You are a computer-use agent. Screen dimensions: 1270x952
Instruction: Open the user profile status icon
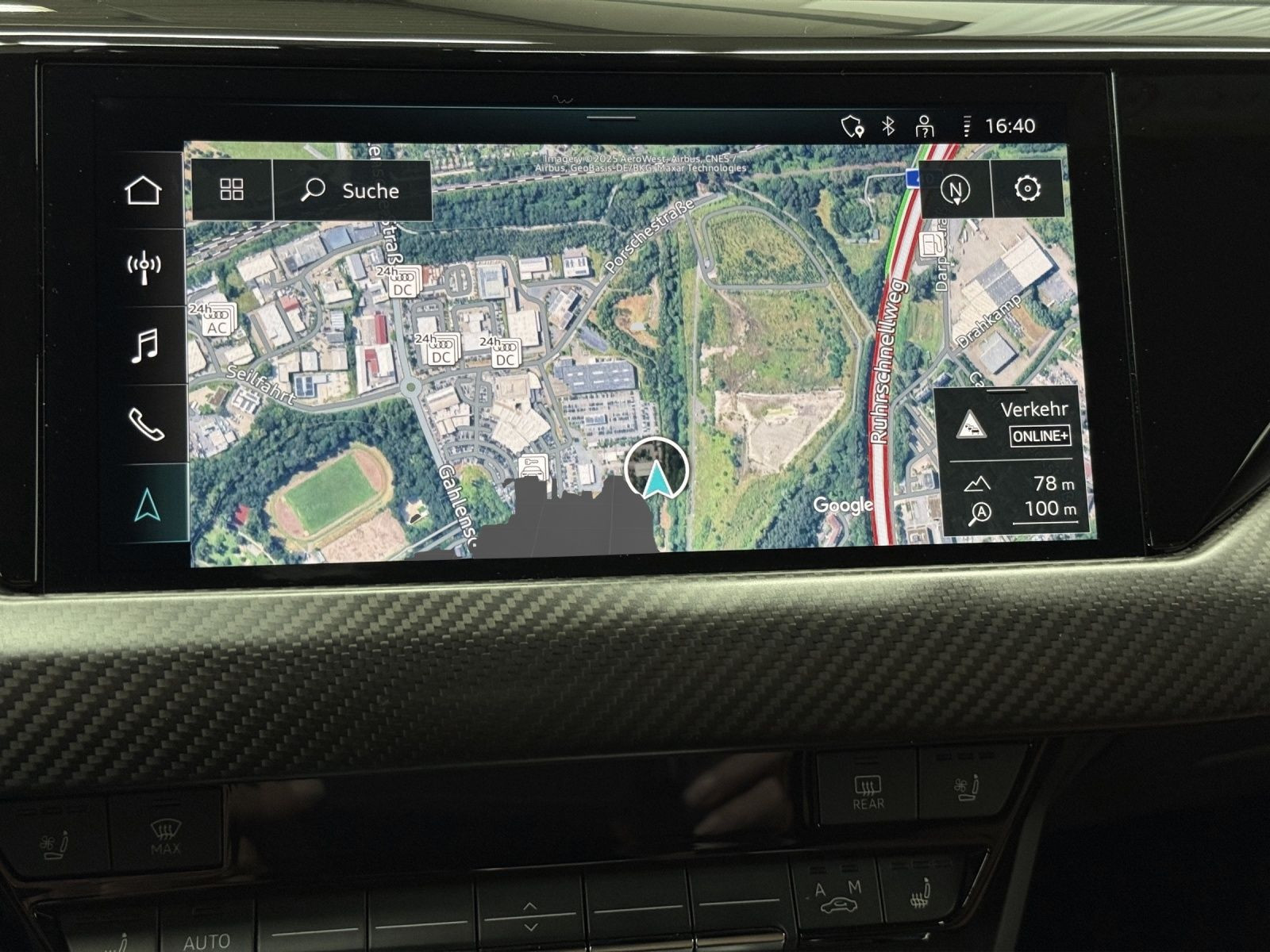coord(924,126)
